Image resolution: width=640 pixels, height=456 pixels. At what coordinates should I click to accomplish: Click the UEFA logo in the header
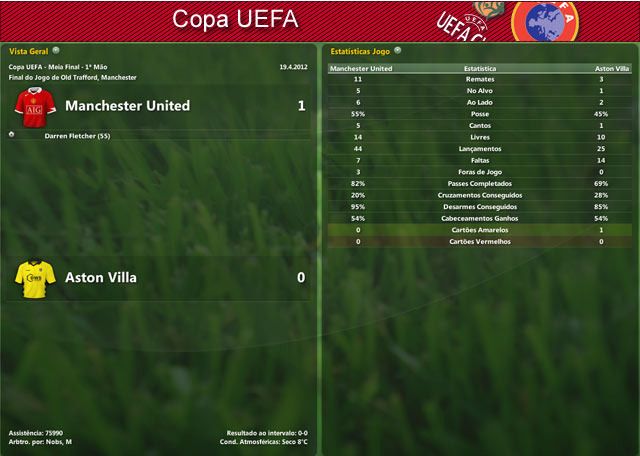tap(545, 19)
